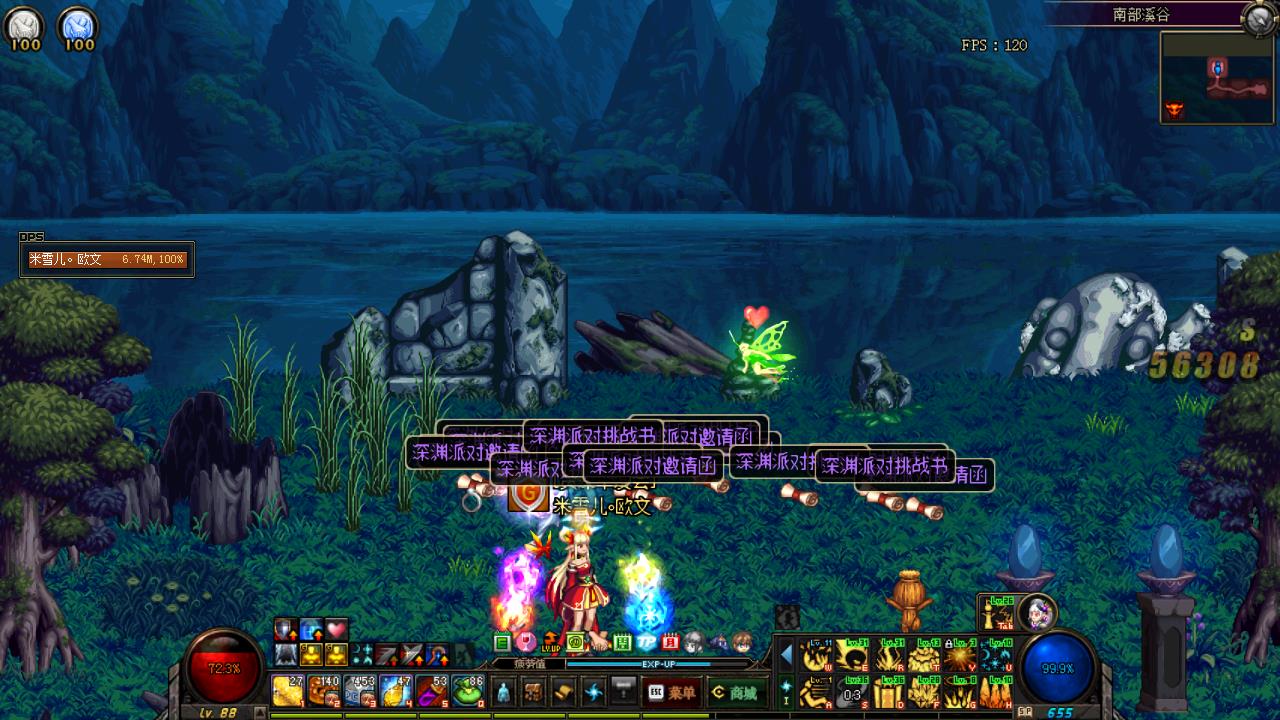Open the character info silhouette button
Screen dimensions: 1280x720
pyautogui.click(x=504, y=692)
